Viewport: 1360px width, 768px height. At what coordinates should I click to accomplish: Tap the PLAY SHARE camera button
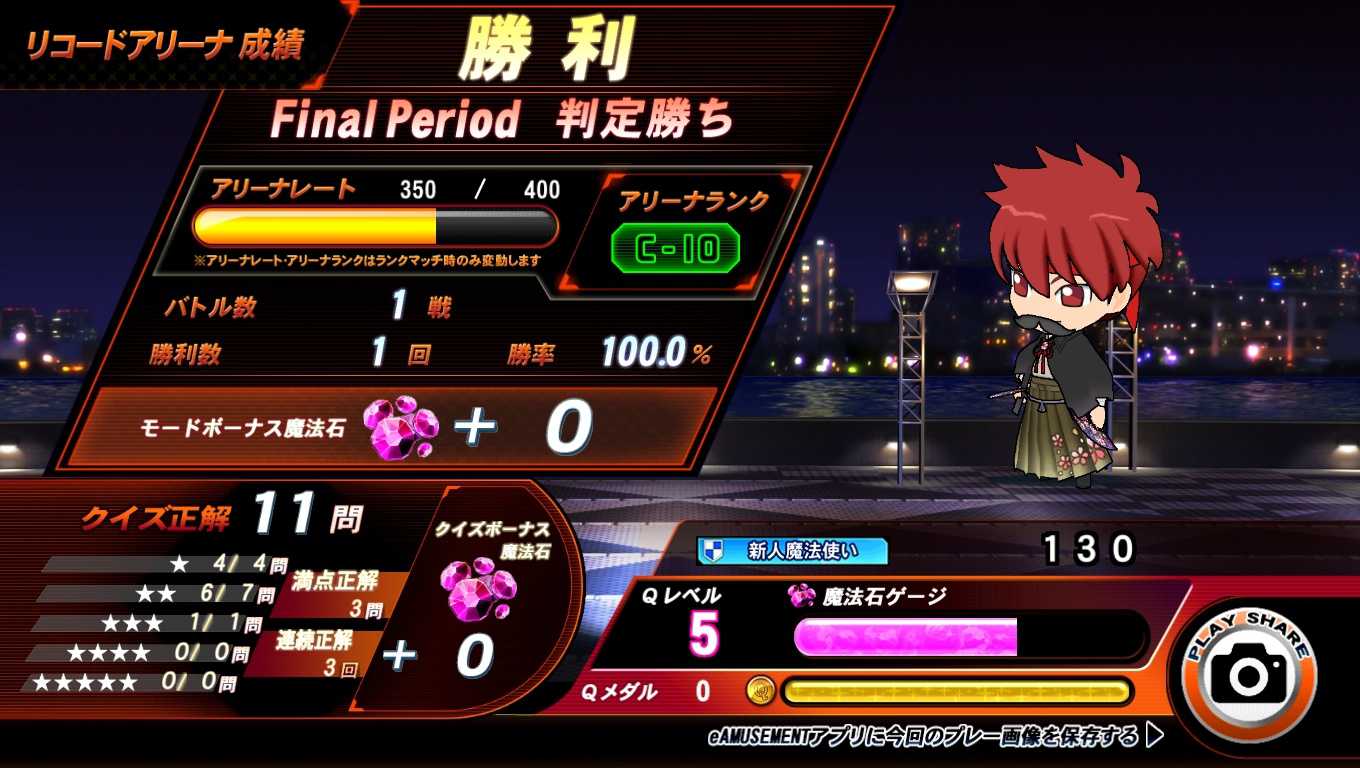point(1248,671)
